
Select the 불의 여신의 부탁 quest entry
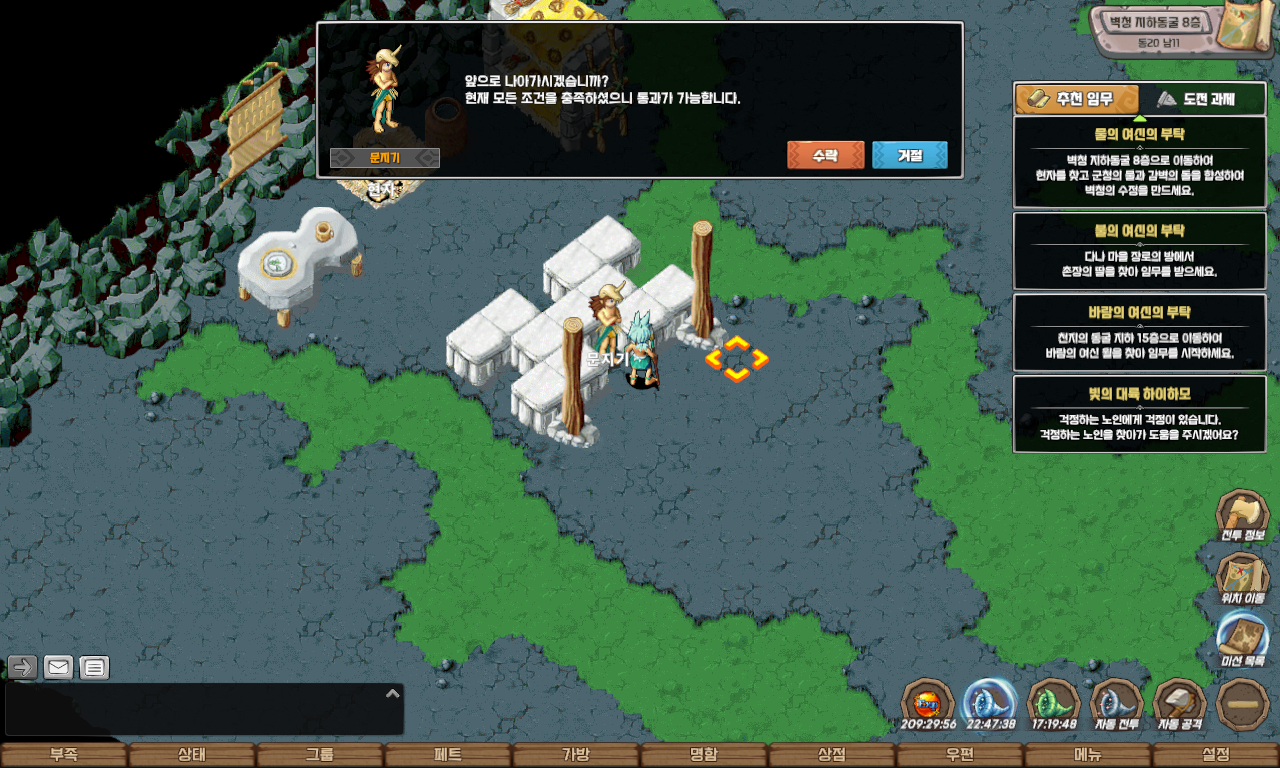tap(1139, 250)
